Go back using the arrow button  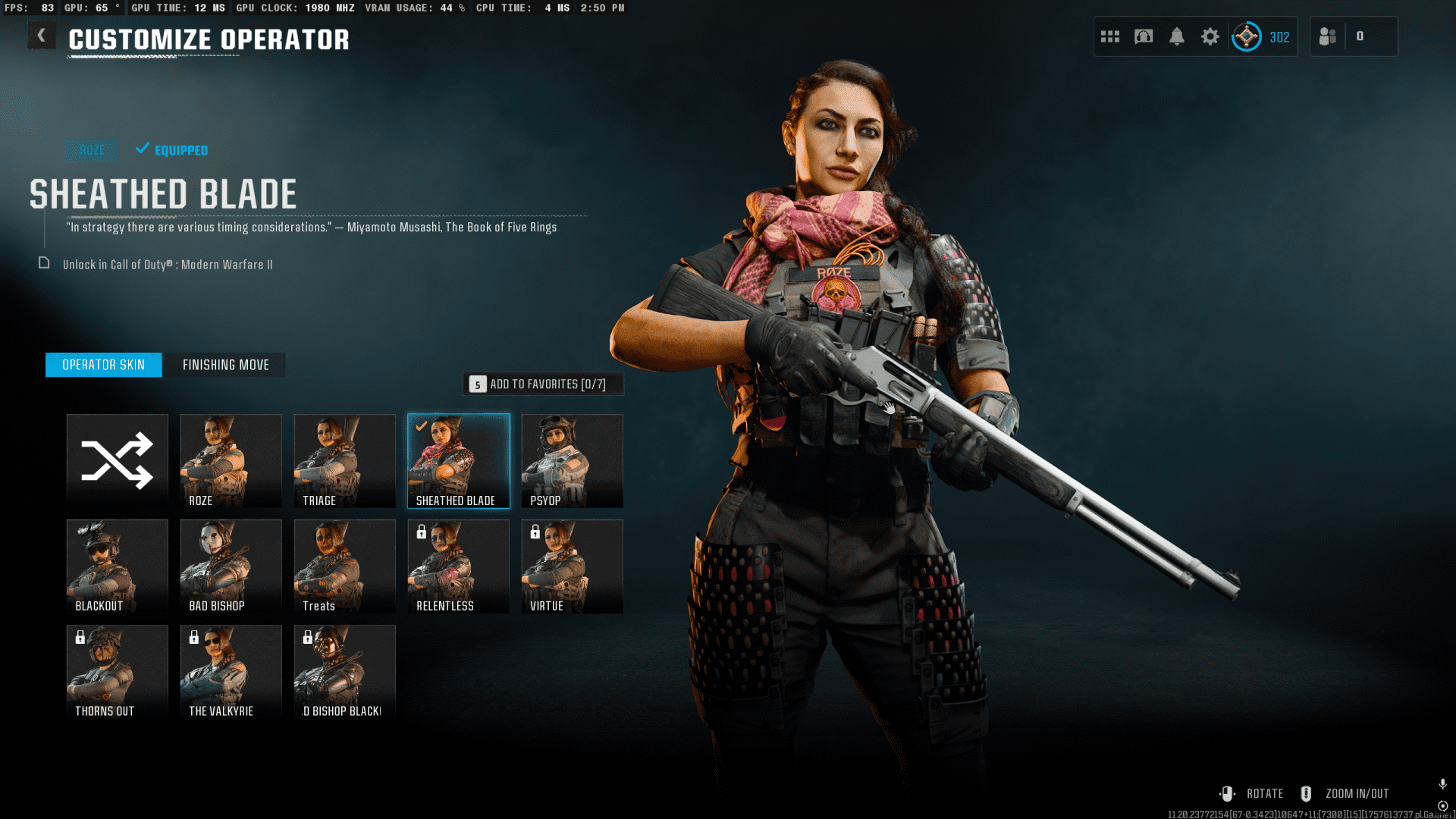42,36
